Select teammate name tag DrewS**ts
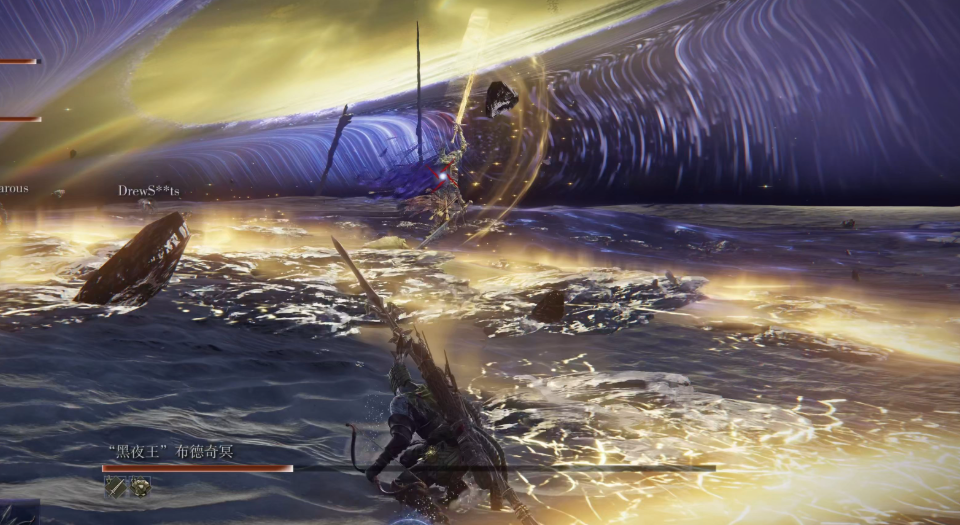 click(149, 190)
